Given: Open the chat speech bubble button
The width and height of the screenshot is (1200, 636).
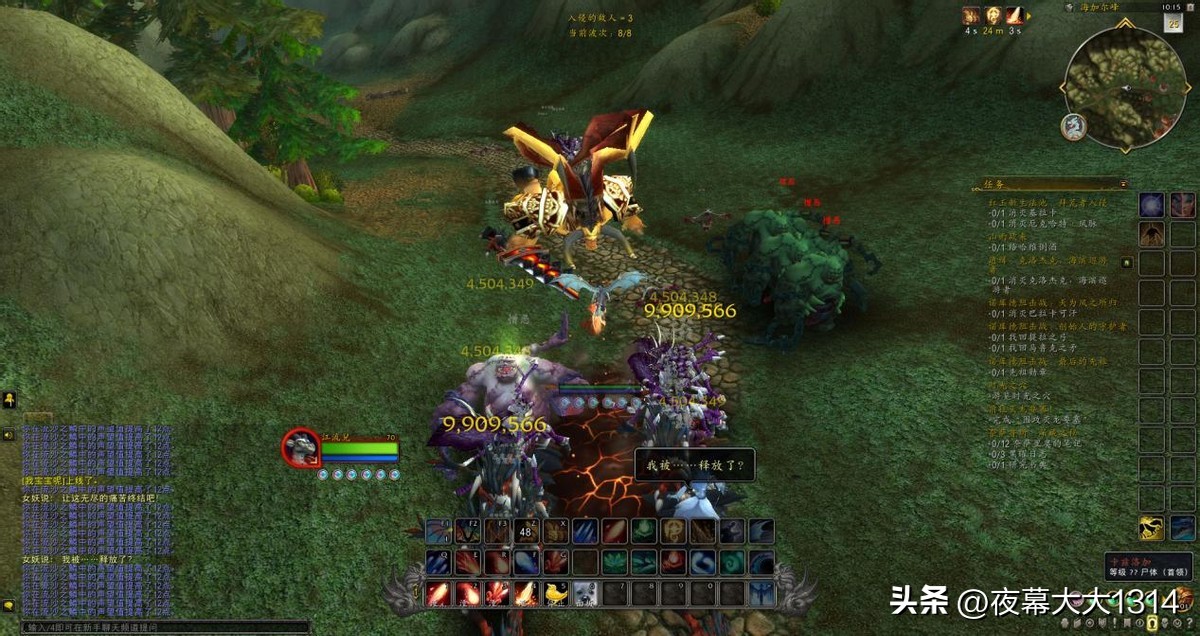Looking at the screenshot, I should 8,606.
